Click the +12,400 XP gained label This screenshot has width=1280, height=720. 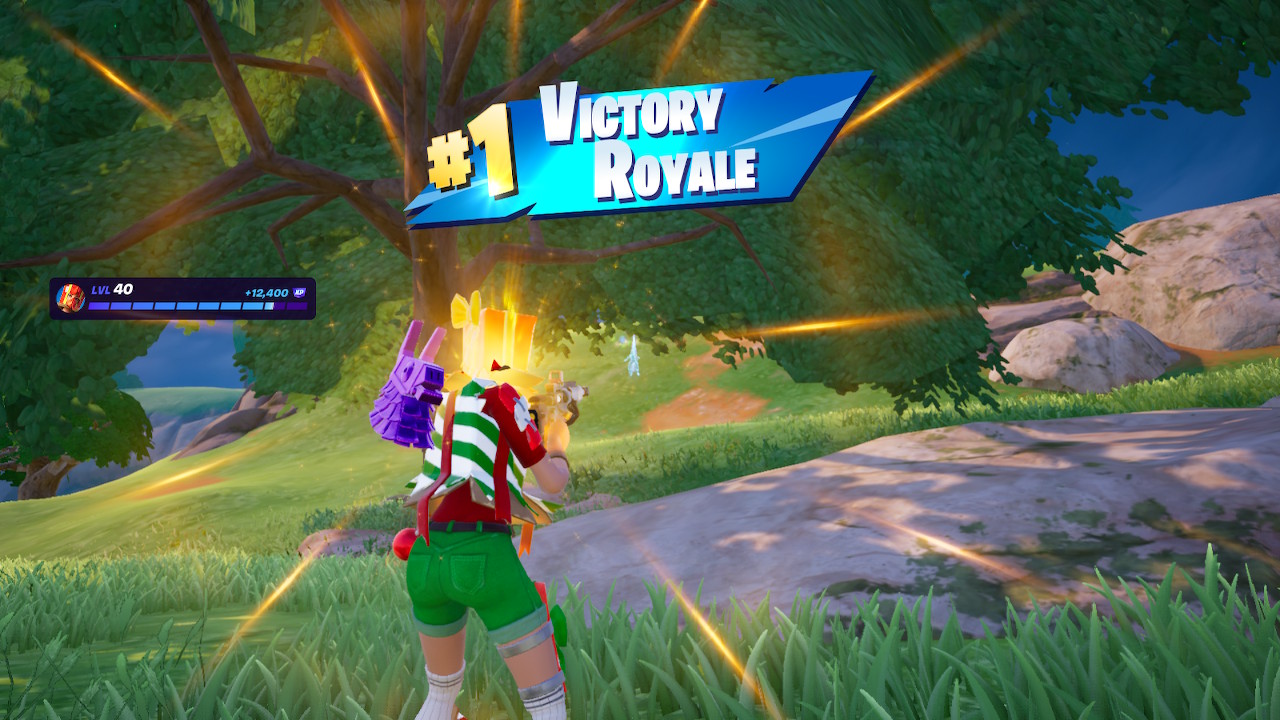click(x=267, y=292)
